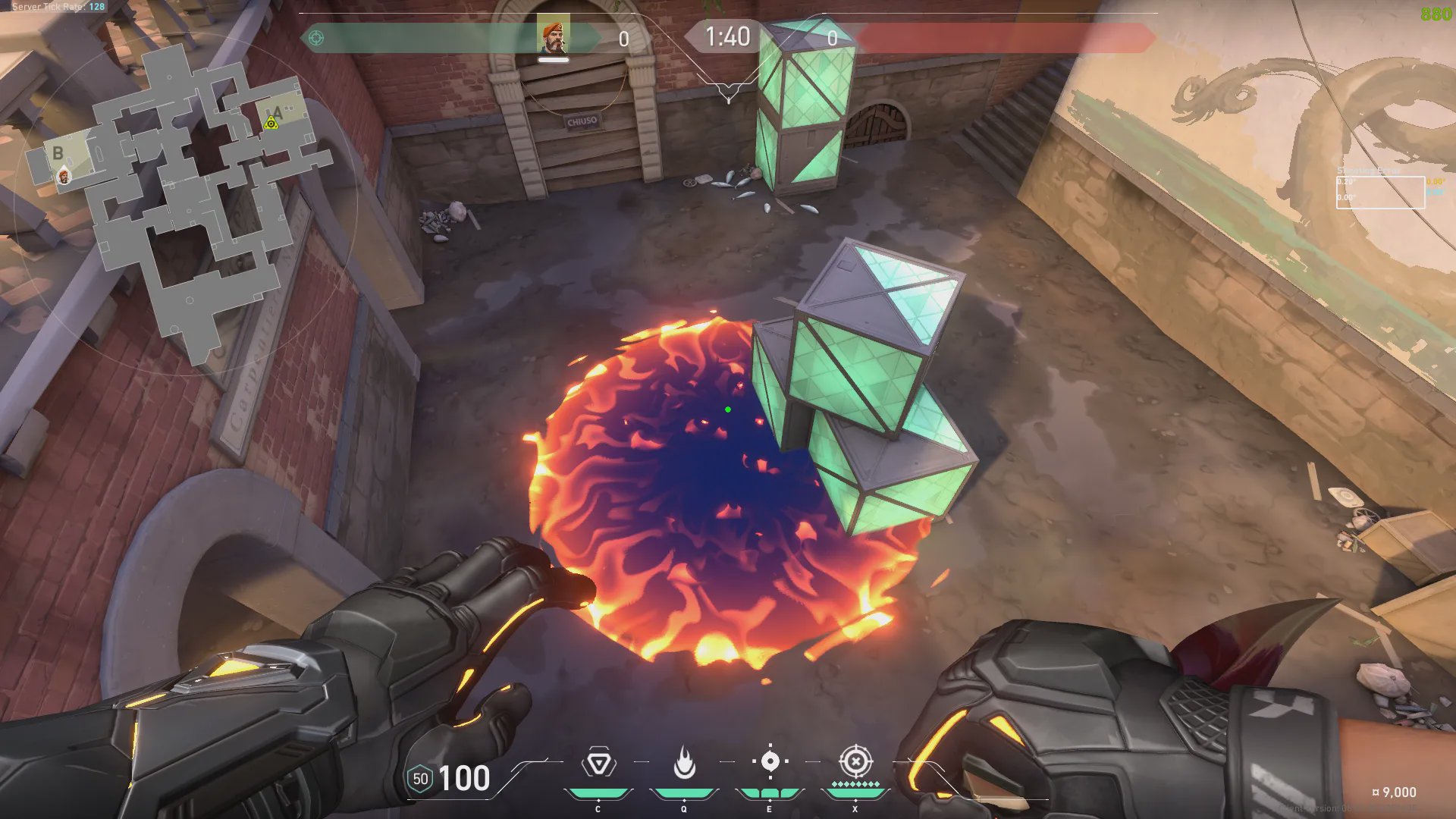The image size is (1456, 819).
Task: Click the Brimstone player icon on the minimap
Action: (64, 177)
